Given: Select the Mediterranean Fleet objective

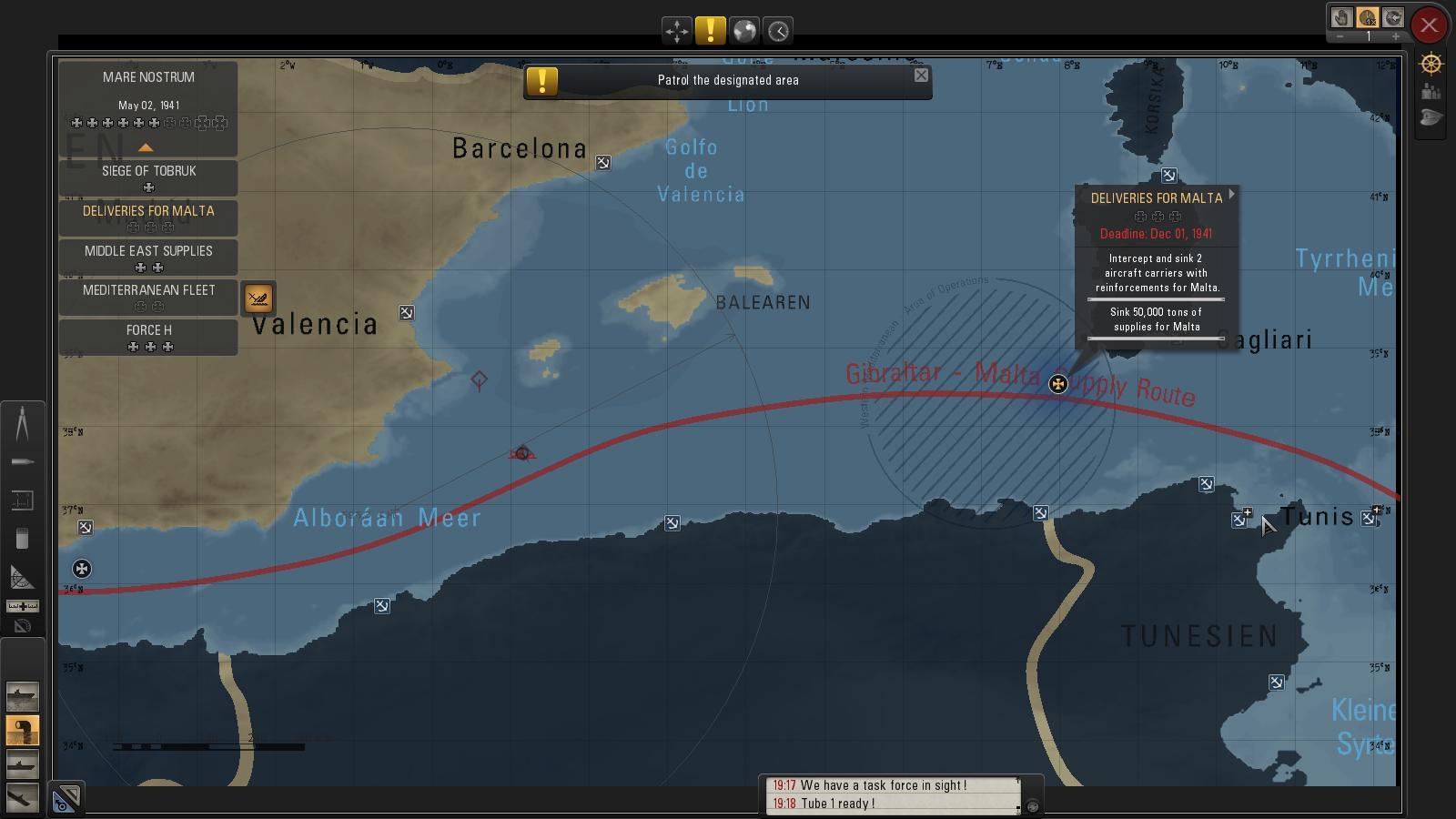Looking at the screenshot, I should (148, 296).
